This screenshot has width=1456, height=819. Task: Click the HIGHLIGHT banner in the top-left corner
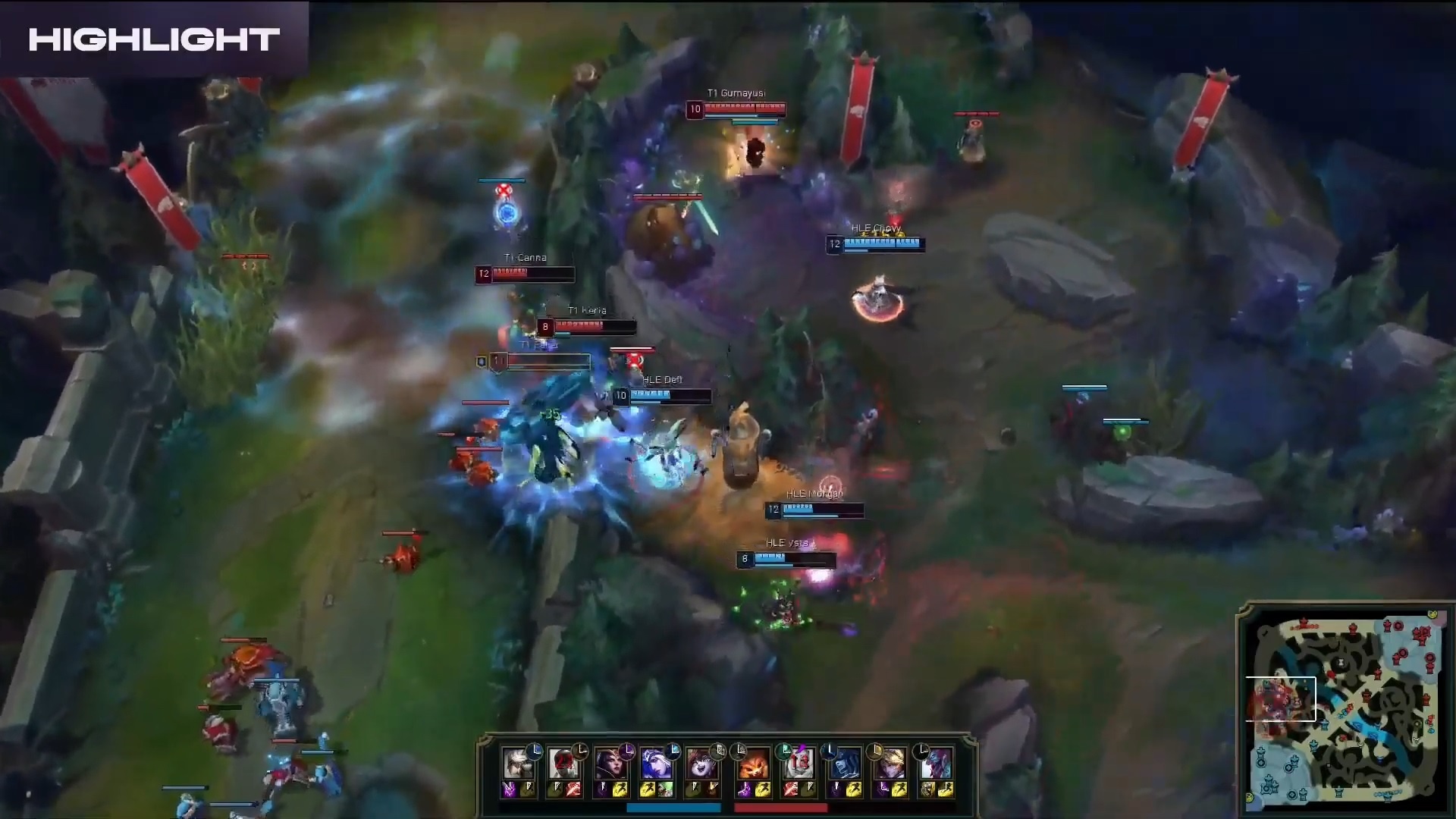[152, 38]
